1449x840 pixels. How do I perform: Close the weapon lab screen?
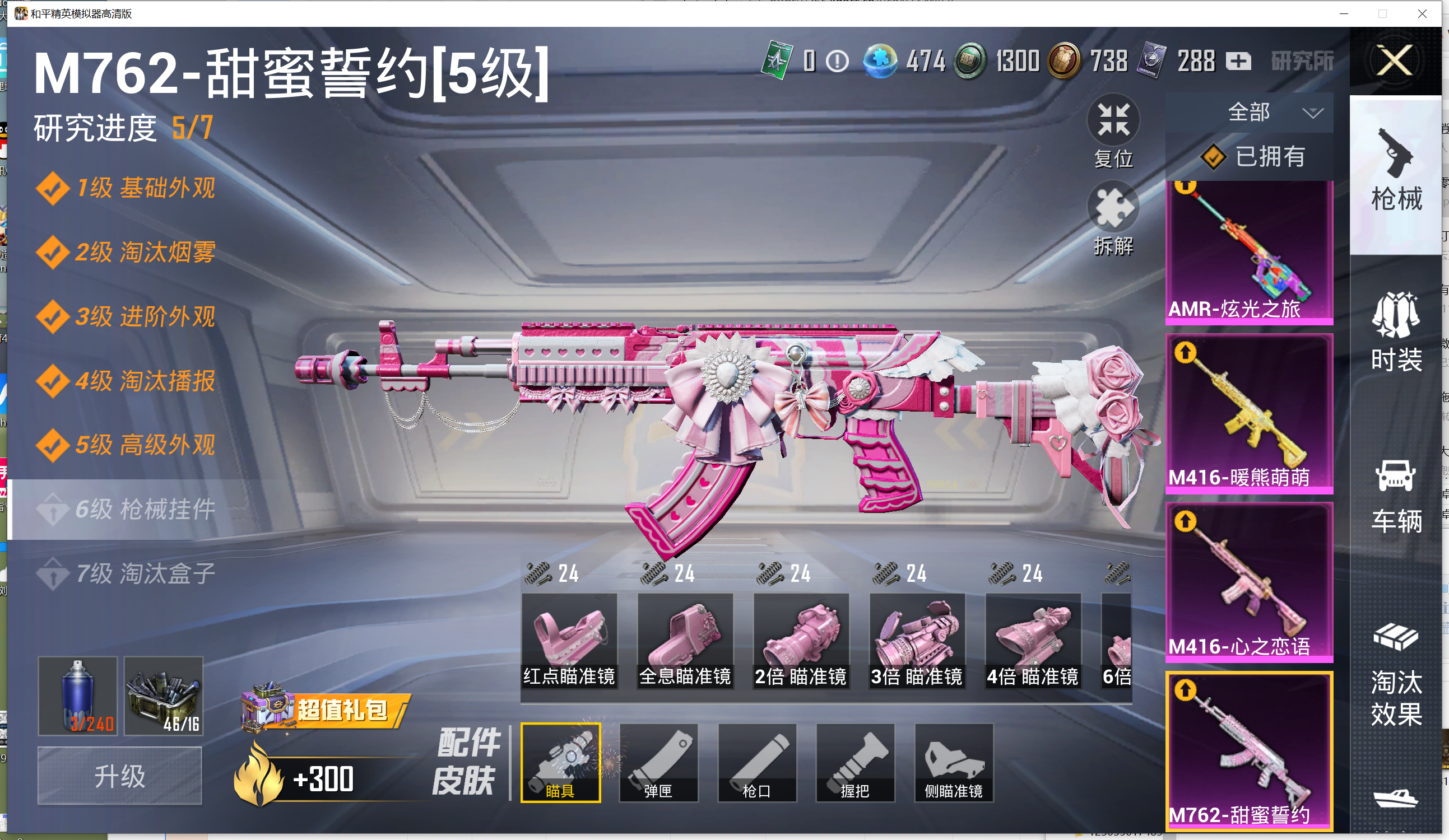[x=1395, y=61]
